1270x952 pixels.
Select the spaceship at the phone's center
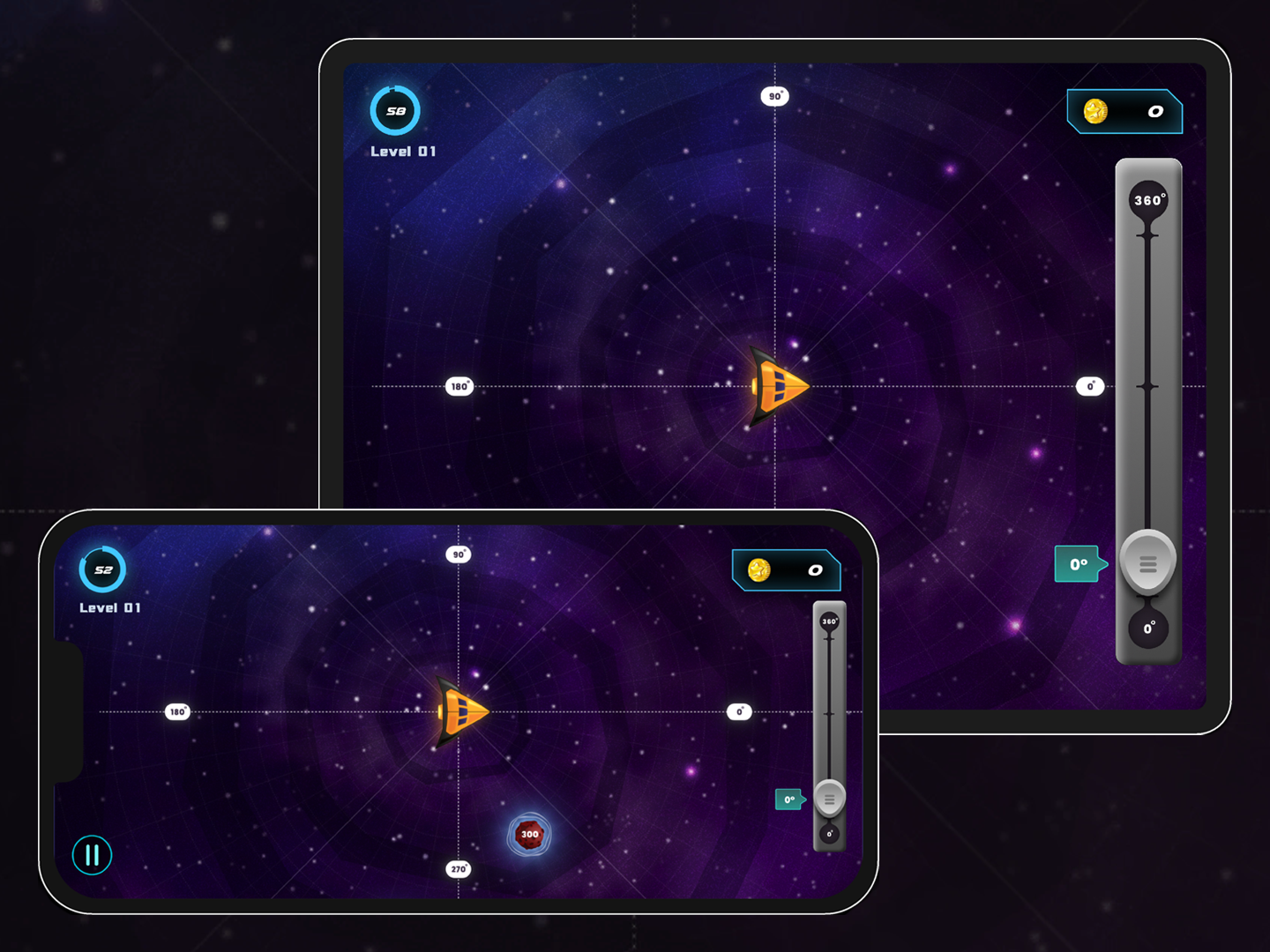pyautogui.click(x=460, y=711)
